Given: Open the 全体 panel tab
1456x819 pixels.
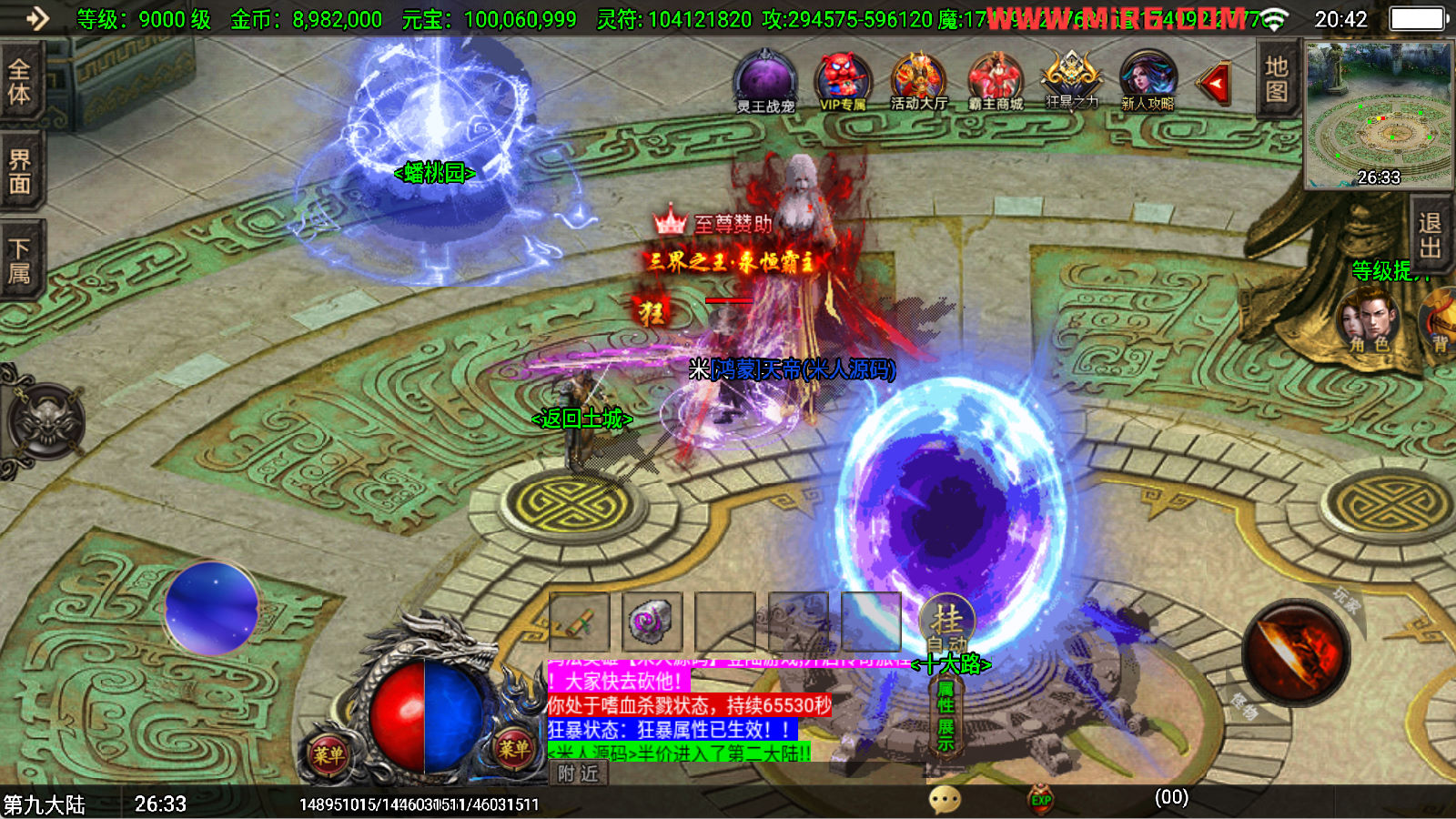Looking at the screenshot, I should pyautogui.click(x=20, y=82).
